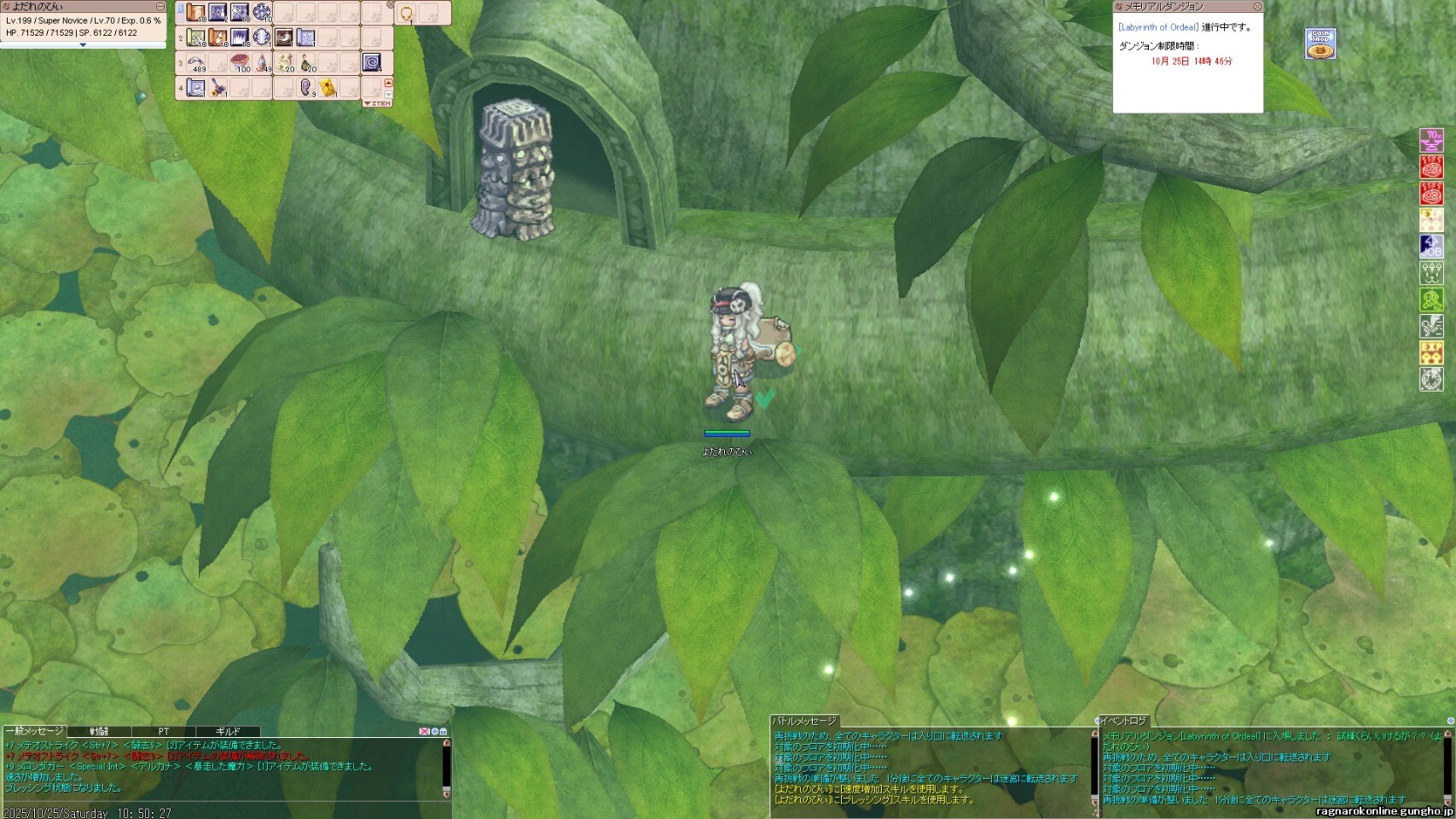Minimize the character status window
The width and height of the screenshot is (1456, 819).
tap(160, 7)
